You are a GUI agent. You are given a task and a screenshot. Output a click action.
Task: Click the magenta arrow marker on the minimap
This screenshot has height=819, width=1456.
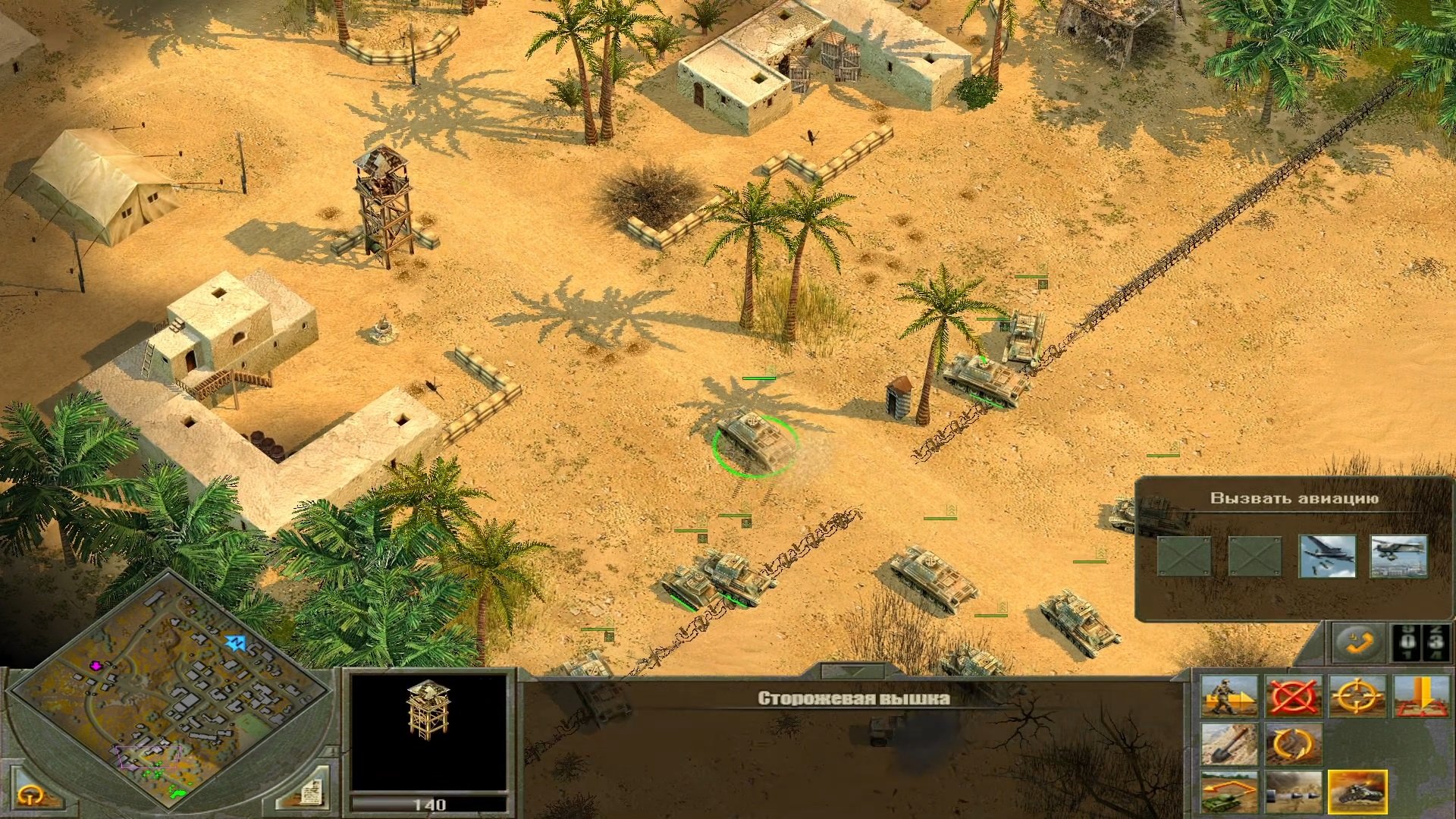click(x=96, y=666)
